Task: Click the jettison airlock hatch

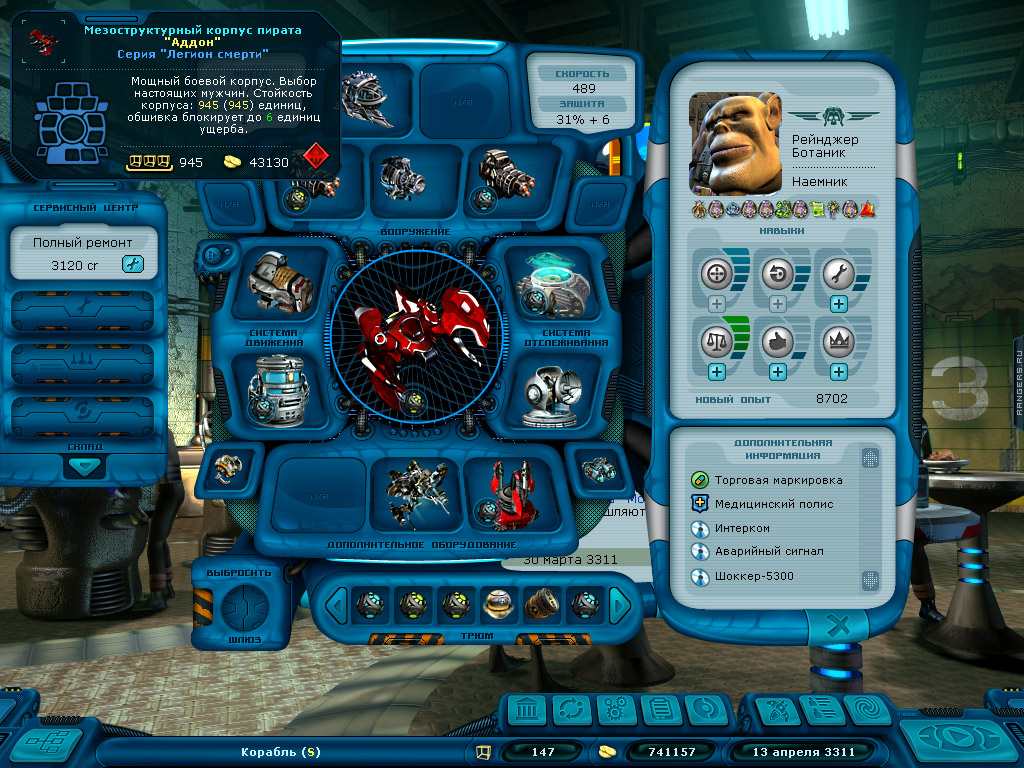Action: [241, 606]
